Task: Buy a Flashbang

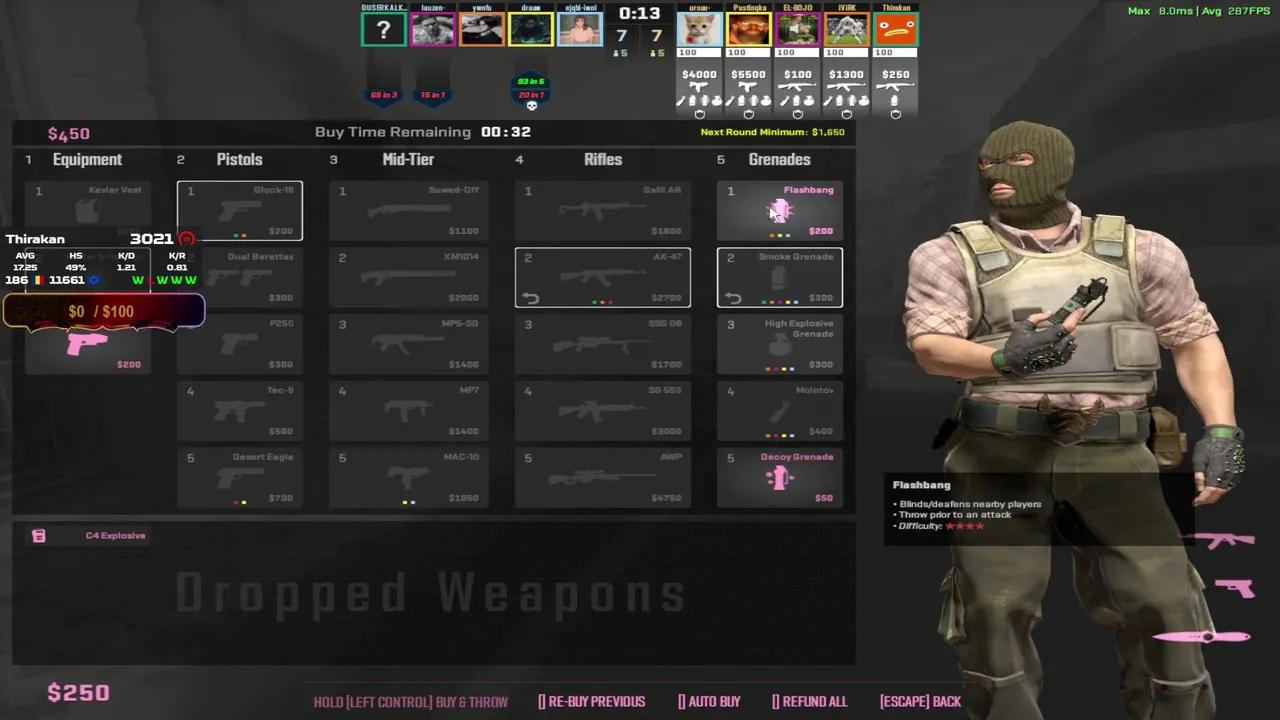Action: [x=779, y=210]
